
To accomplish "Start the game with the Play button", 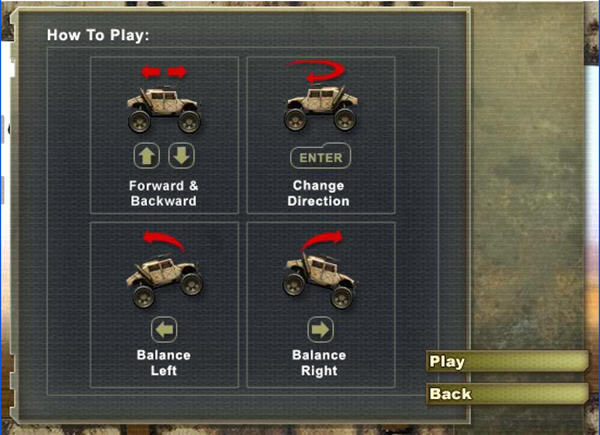I will 505,362.
